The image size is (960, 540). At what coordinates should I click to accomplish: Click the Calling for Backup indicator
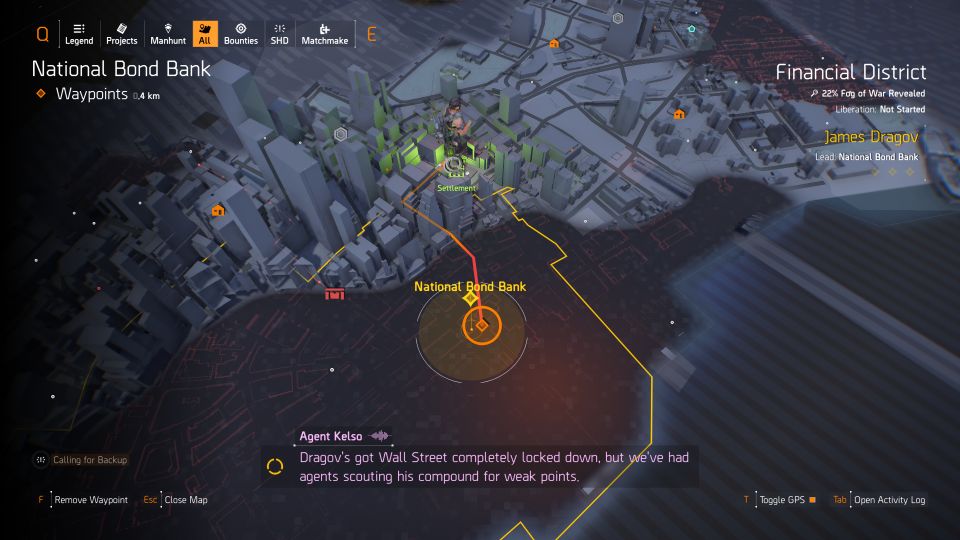(x=89, y=460)
